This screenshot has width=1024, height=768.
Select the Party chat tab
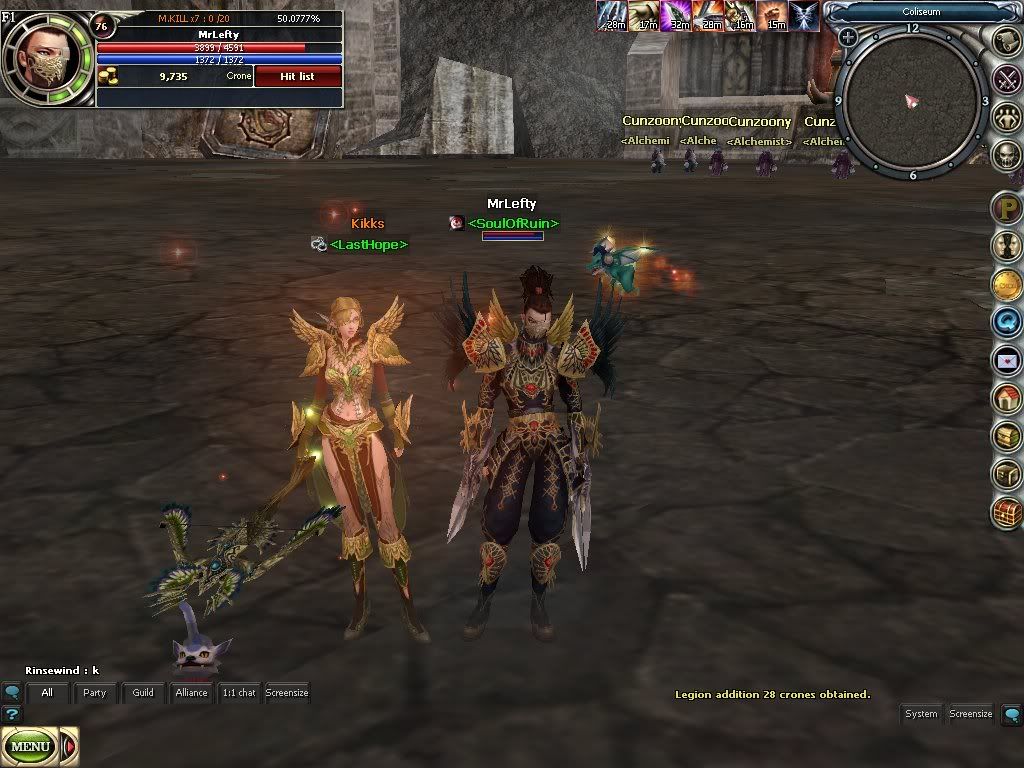[x=95, y=692]
